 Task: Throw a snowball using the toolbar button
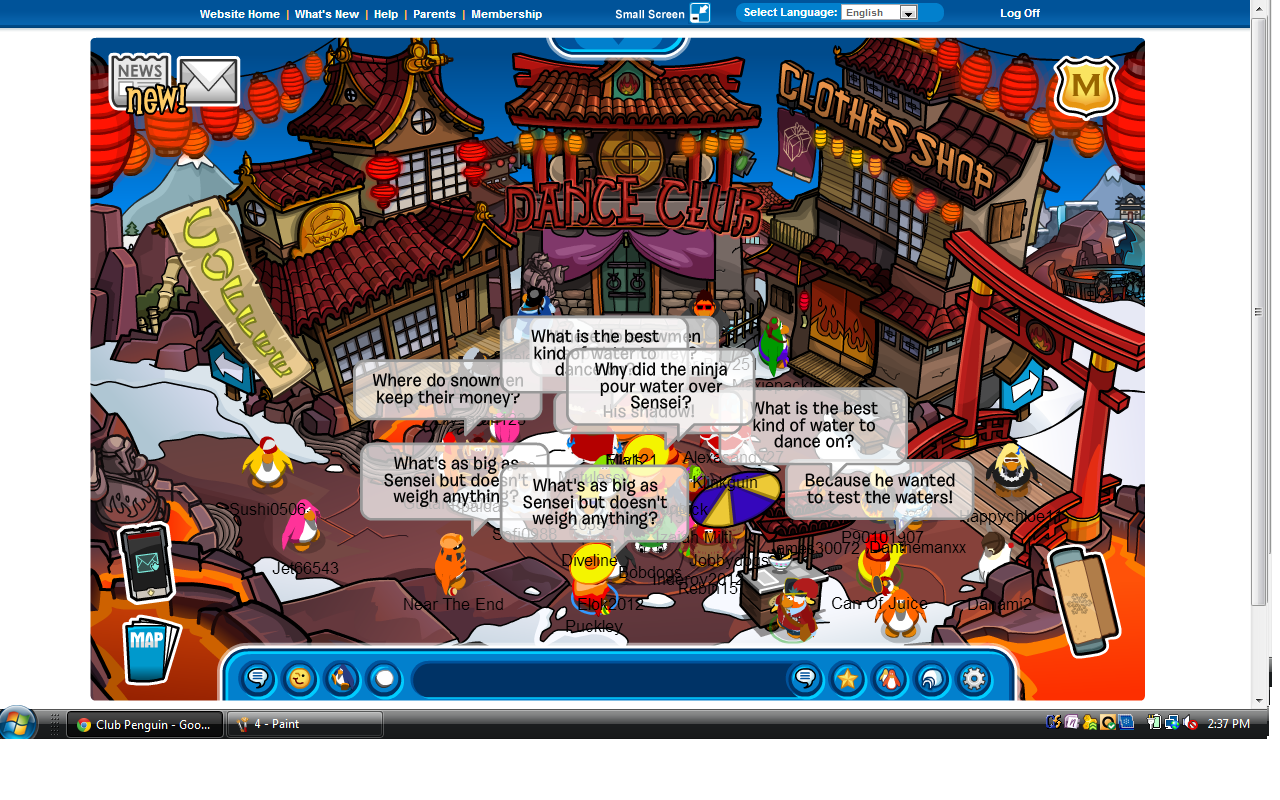click(383, 680)
